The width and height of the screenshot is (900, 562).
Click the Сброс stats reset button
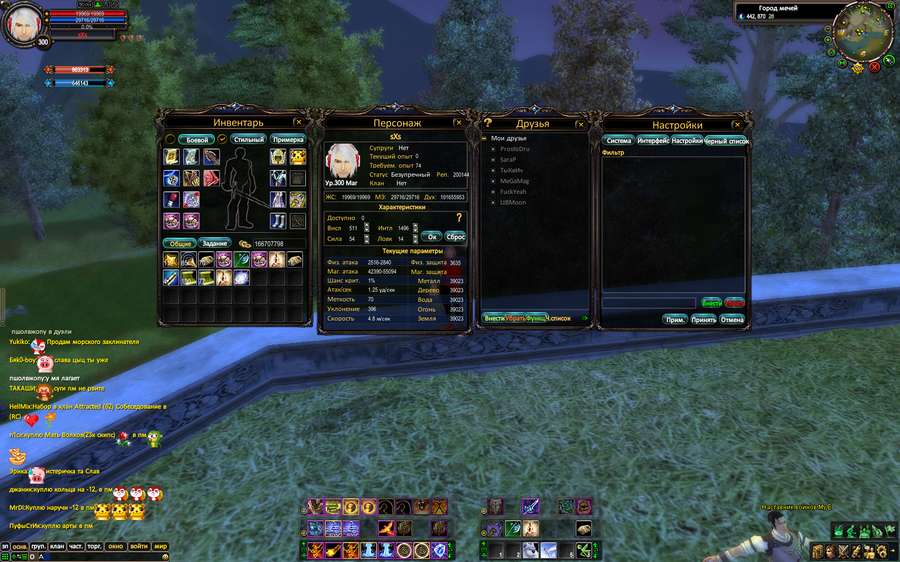455,237
